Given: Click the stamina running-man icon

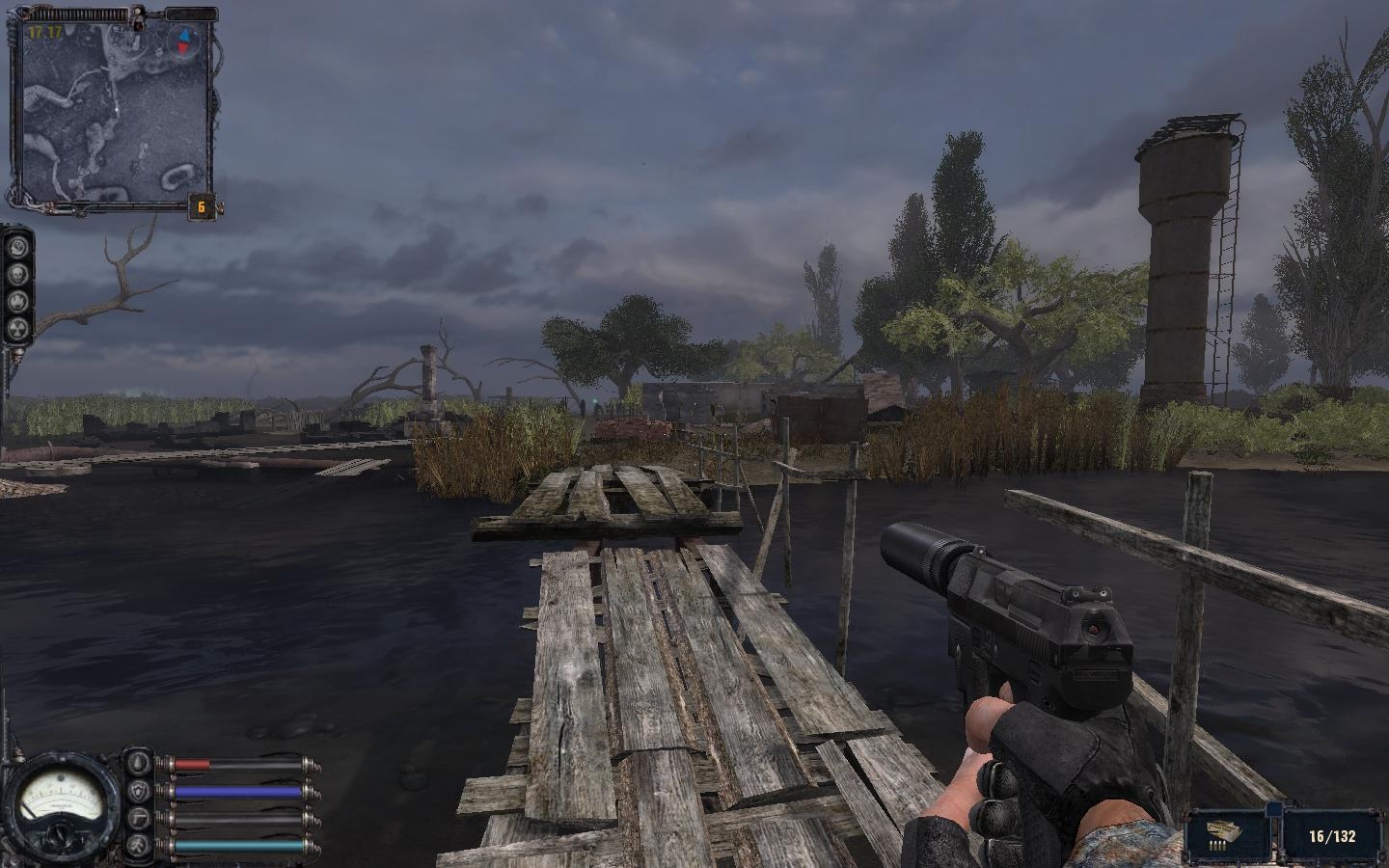Looking at the screenshot, I should coord(137,845).
